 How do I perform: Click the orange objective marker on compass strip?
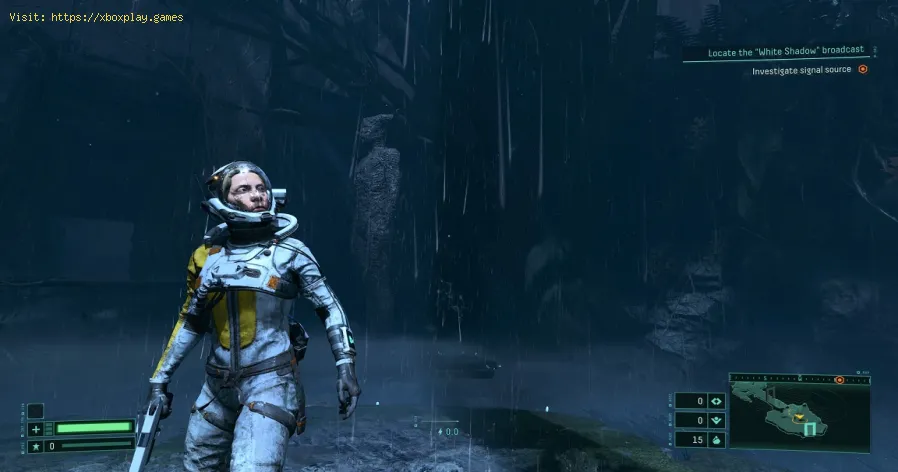tap(839, 380)
